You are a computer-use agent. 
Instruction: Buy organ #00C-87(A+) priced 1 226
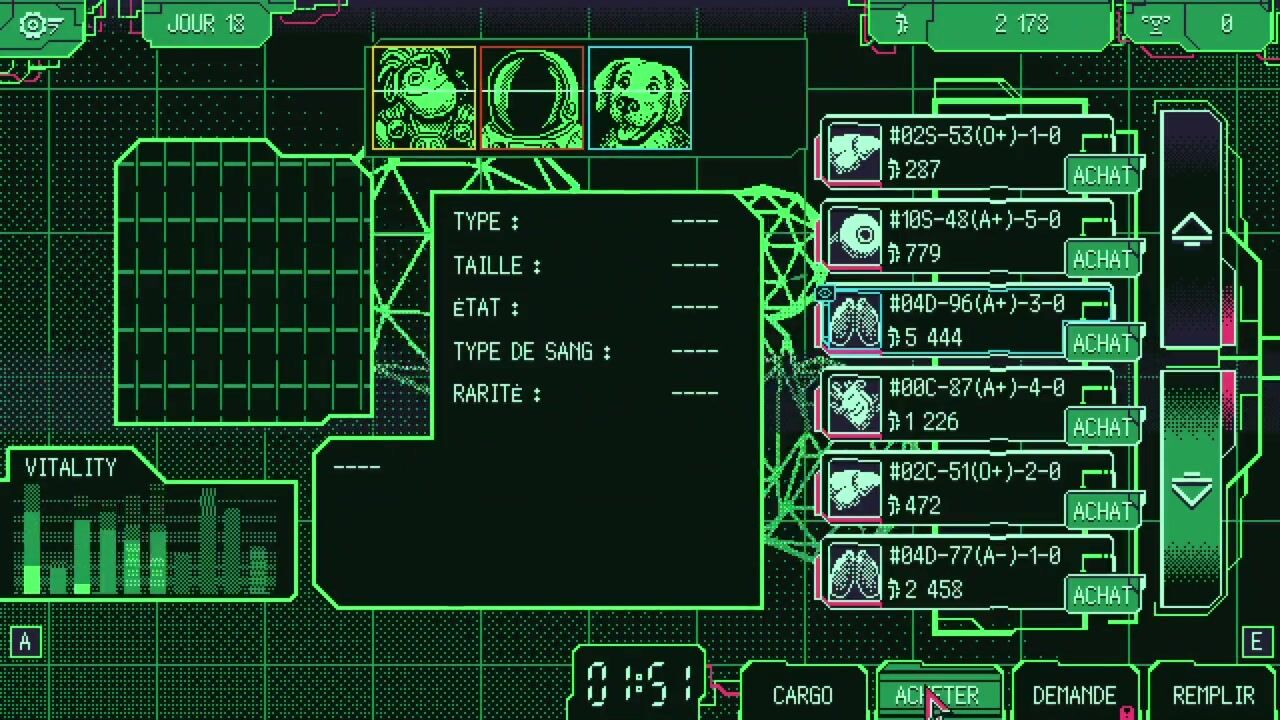(1102, 427)
